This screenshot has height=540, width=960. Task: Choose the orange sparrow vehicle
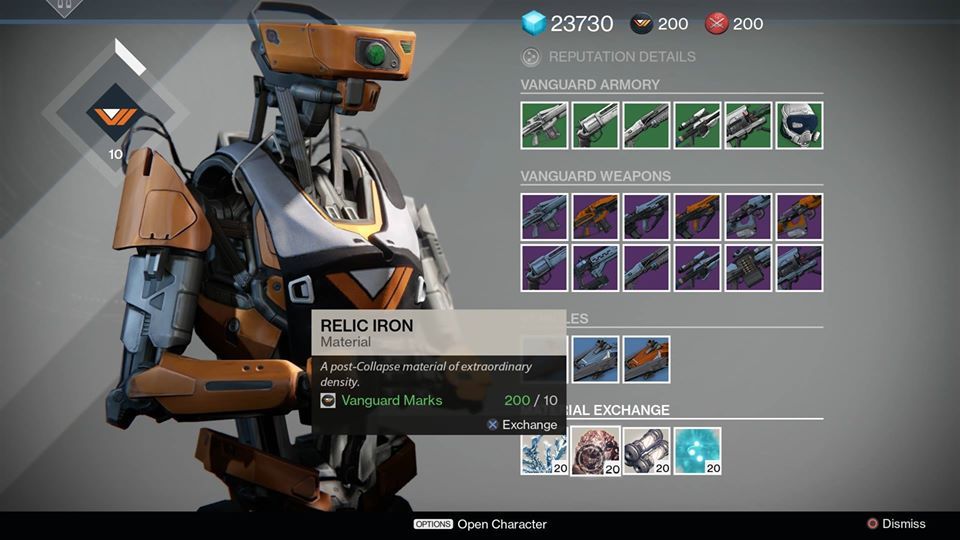[x=646, y=358]
